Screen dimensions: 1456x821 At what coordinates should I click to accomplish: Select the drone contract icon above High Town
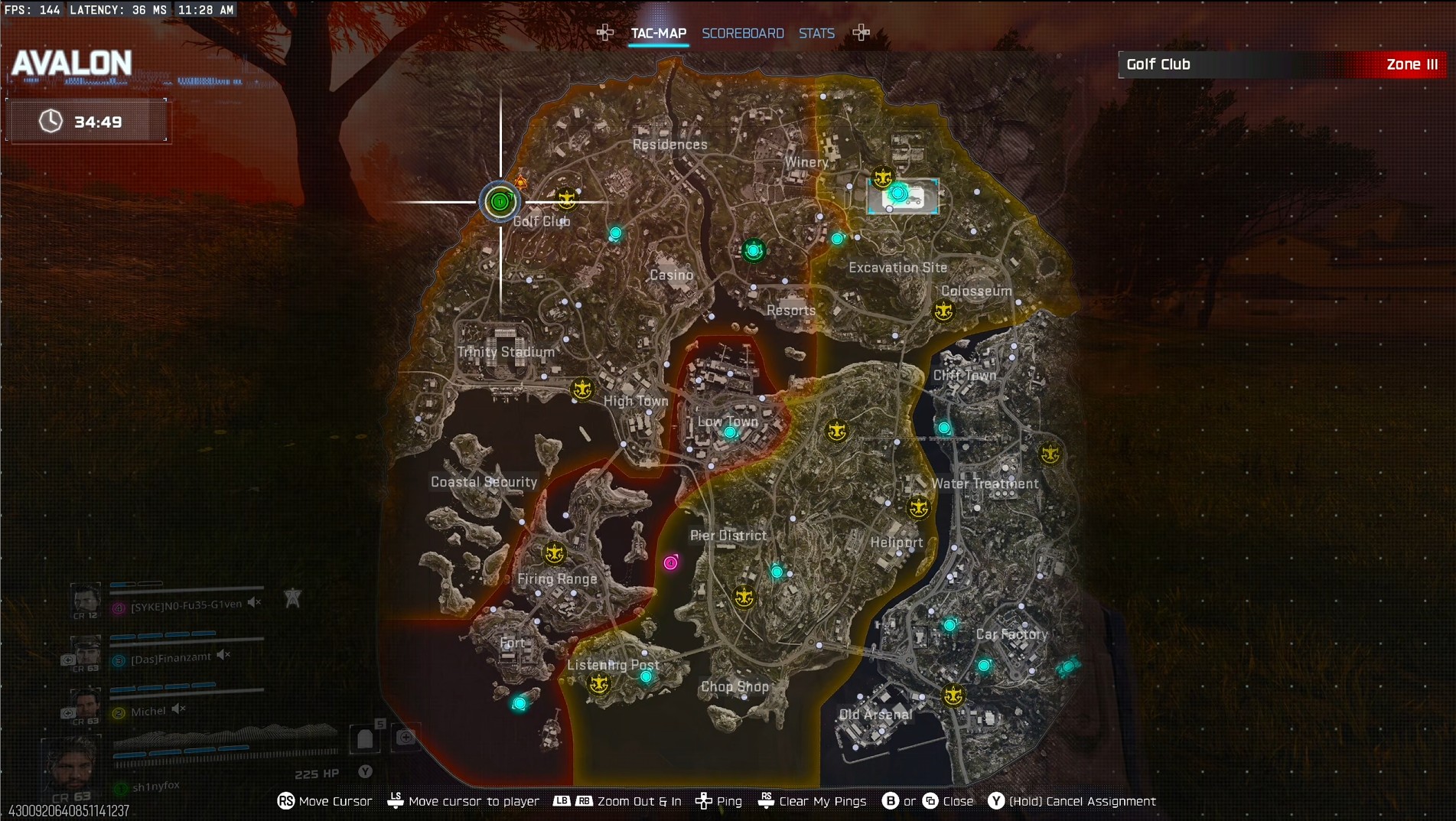pyautogui.click(x=582, y=390)
